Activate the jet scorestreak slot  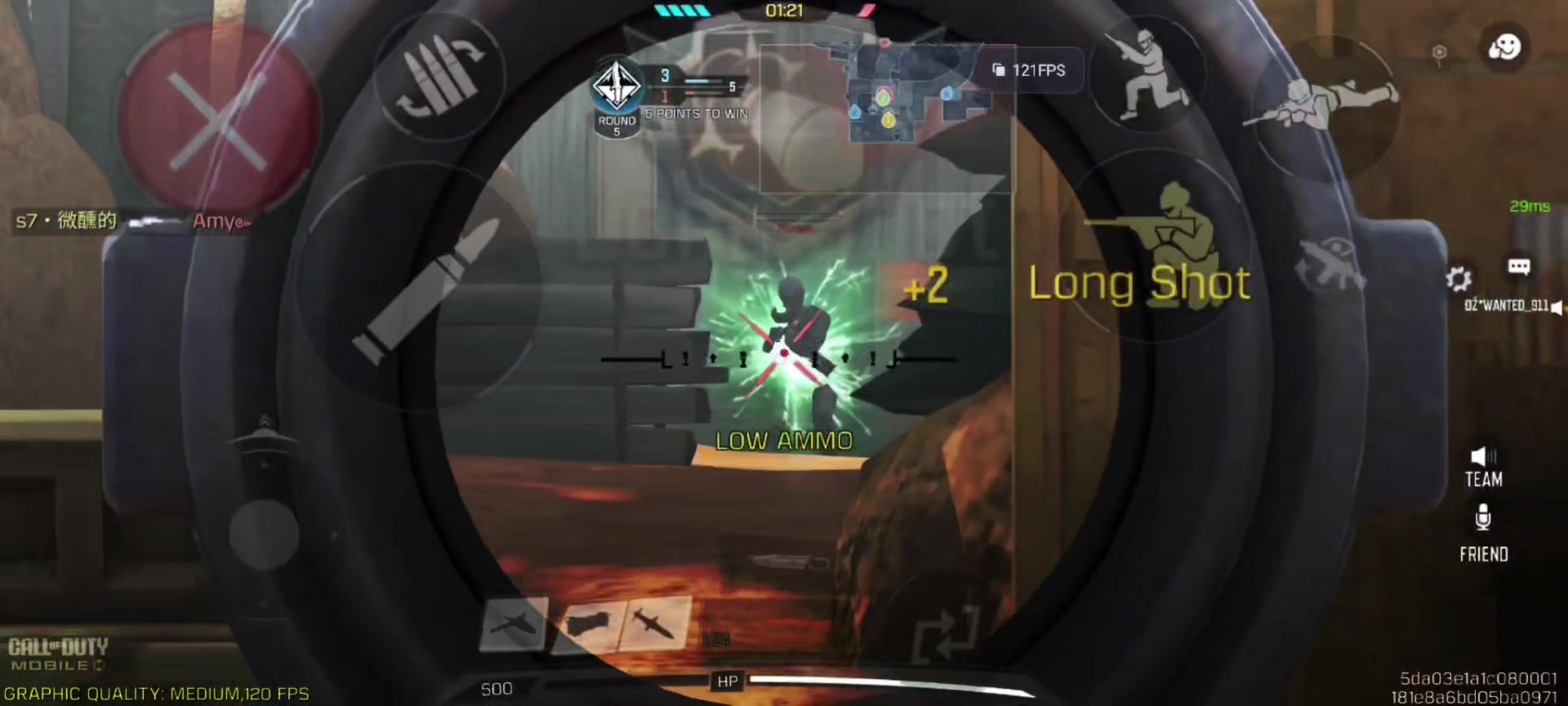[512, 625]
